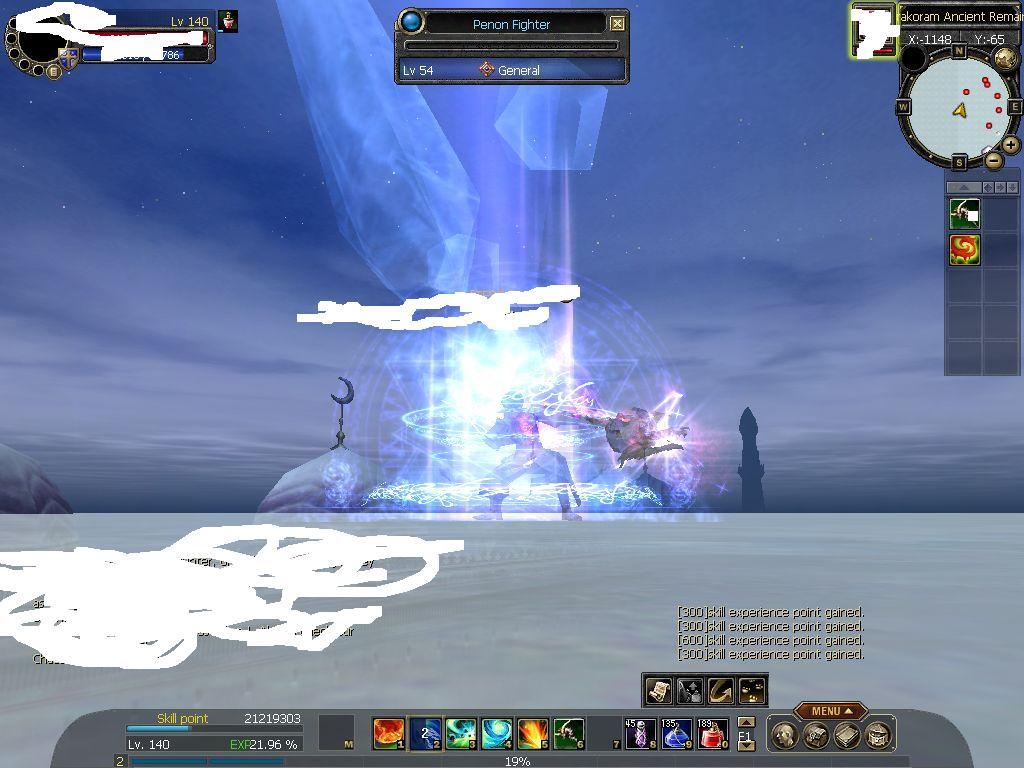Activate the fire skill in hotbar slot 1
This screenshot has width=1024, height=768.
click(x=388, y=734)
